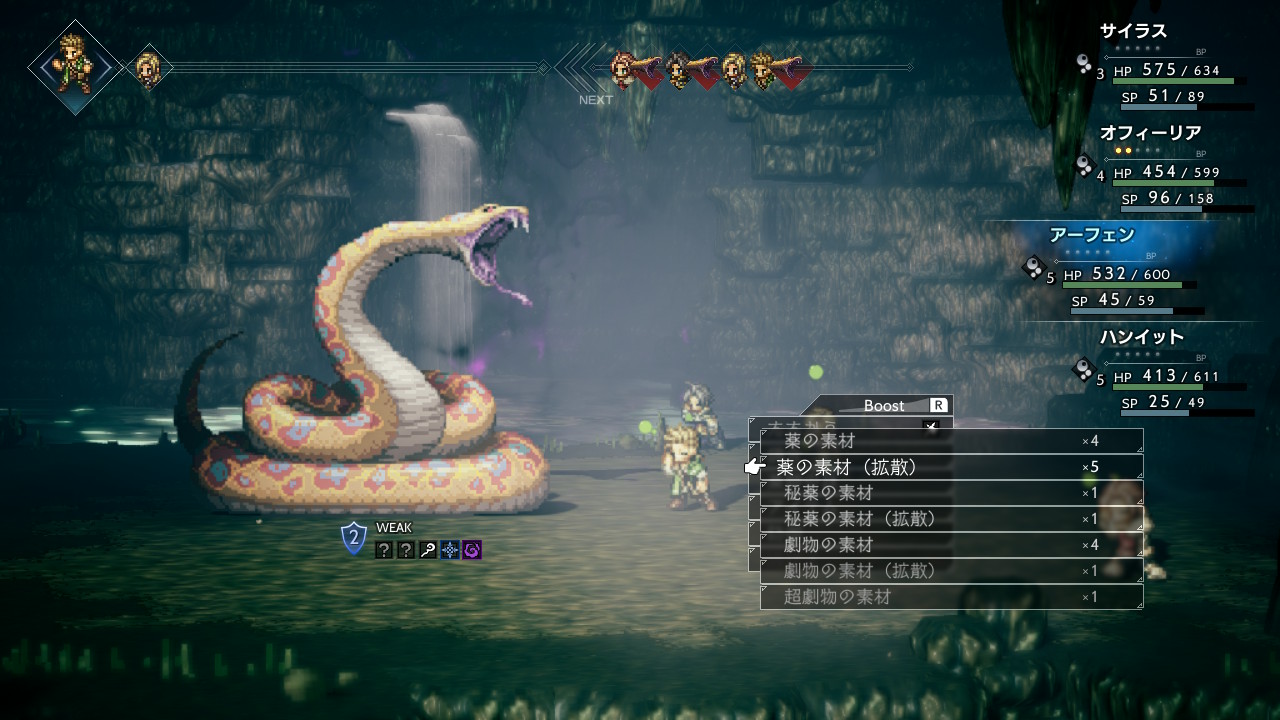The width and height of the screenshot is (1280, 720).
Task: Click the staff weakness icon
Action: 428,550
